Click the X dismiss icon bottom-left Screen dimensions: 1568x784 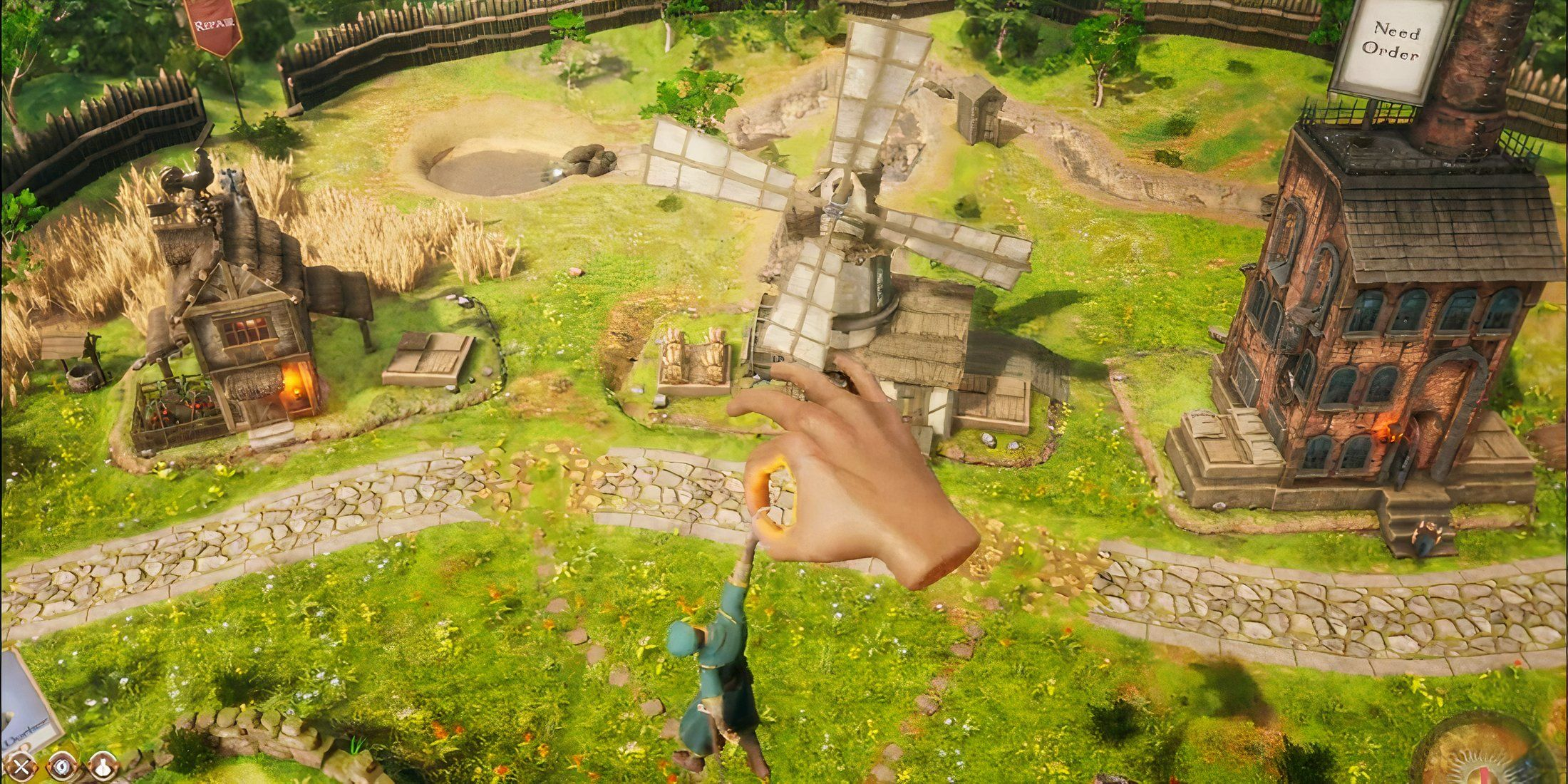coord(20,768)
